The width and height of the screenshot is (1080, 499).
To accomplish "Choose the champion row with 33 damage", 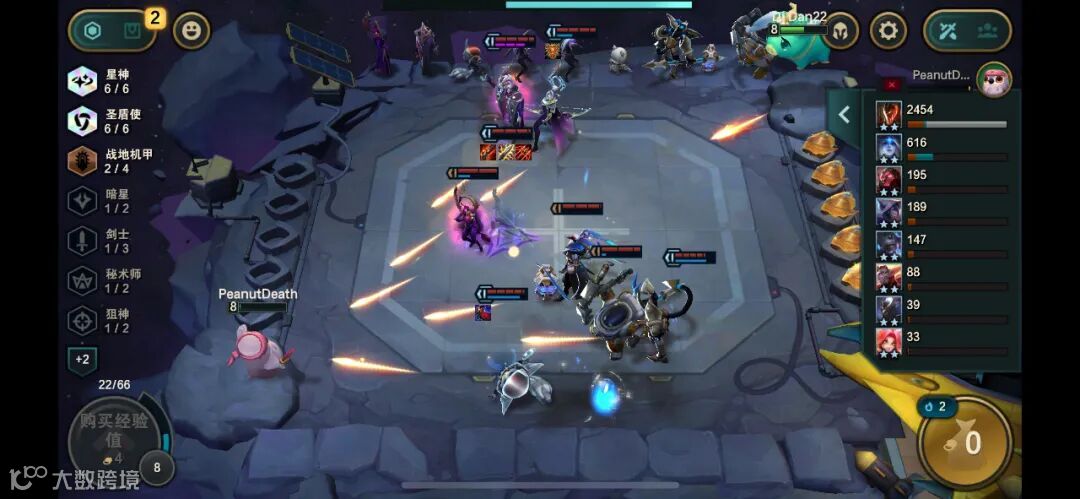I will [941, 342].
